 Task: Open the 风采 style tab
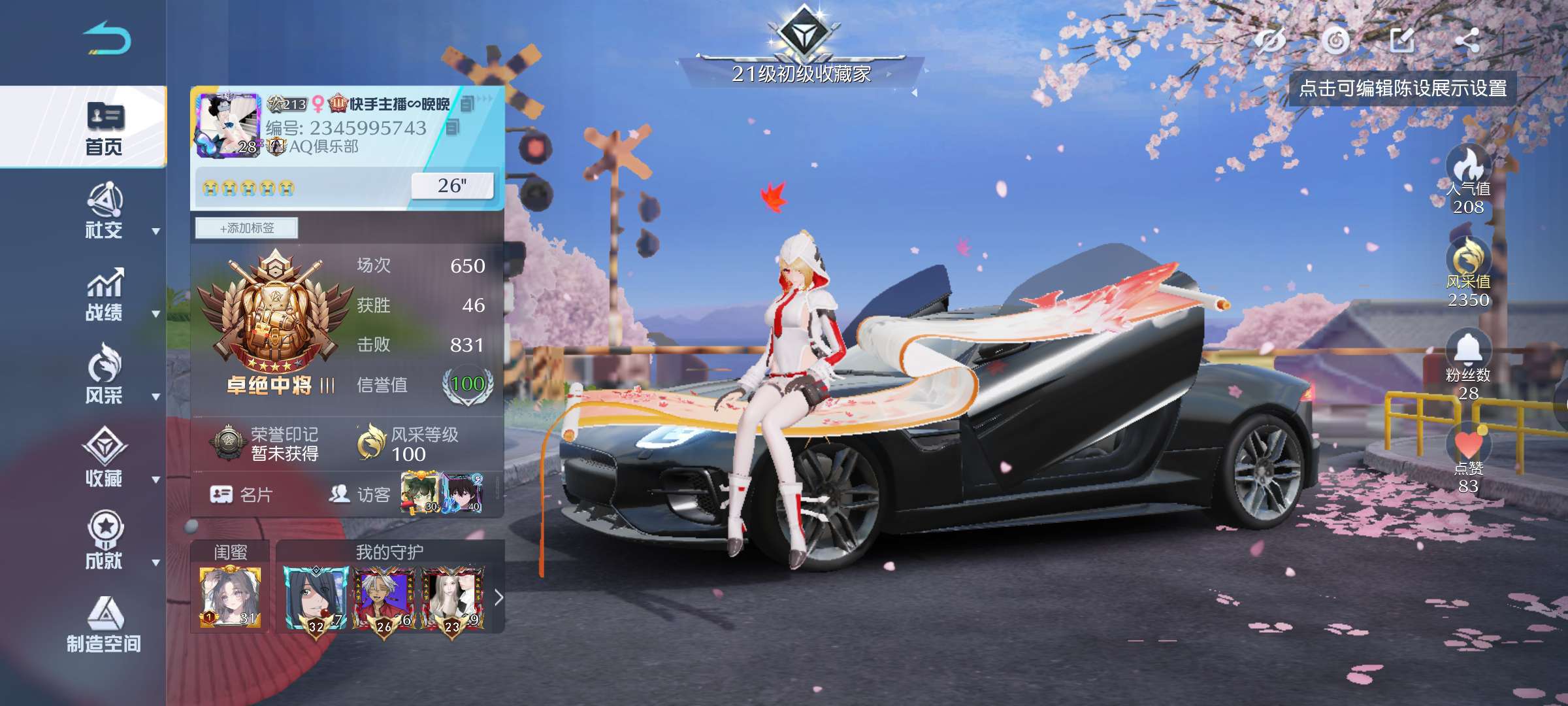click(x=105, y=377)
